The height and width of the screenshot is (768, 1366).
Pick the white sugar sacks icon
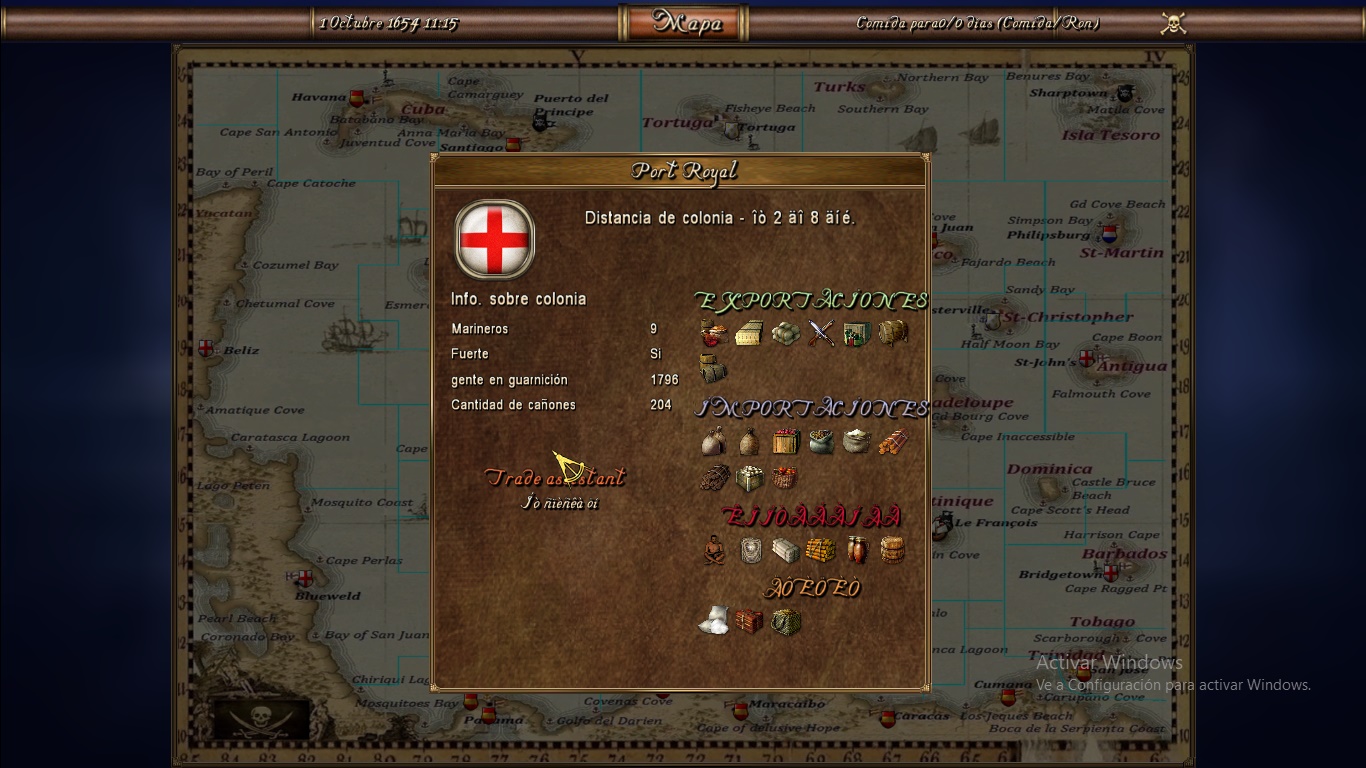click(713, 622)
